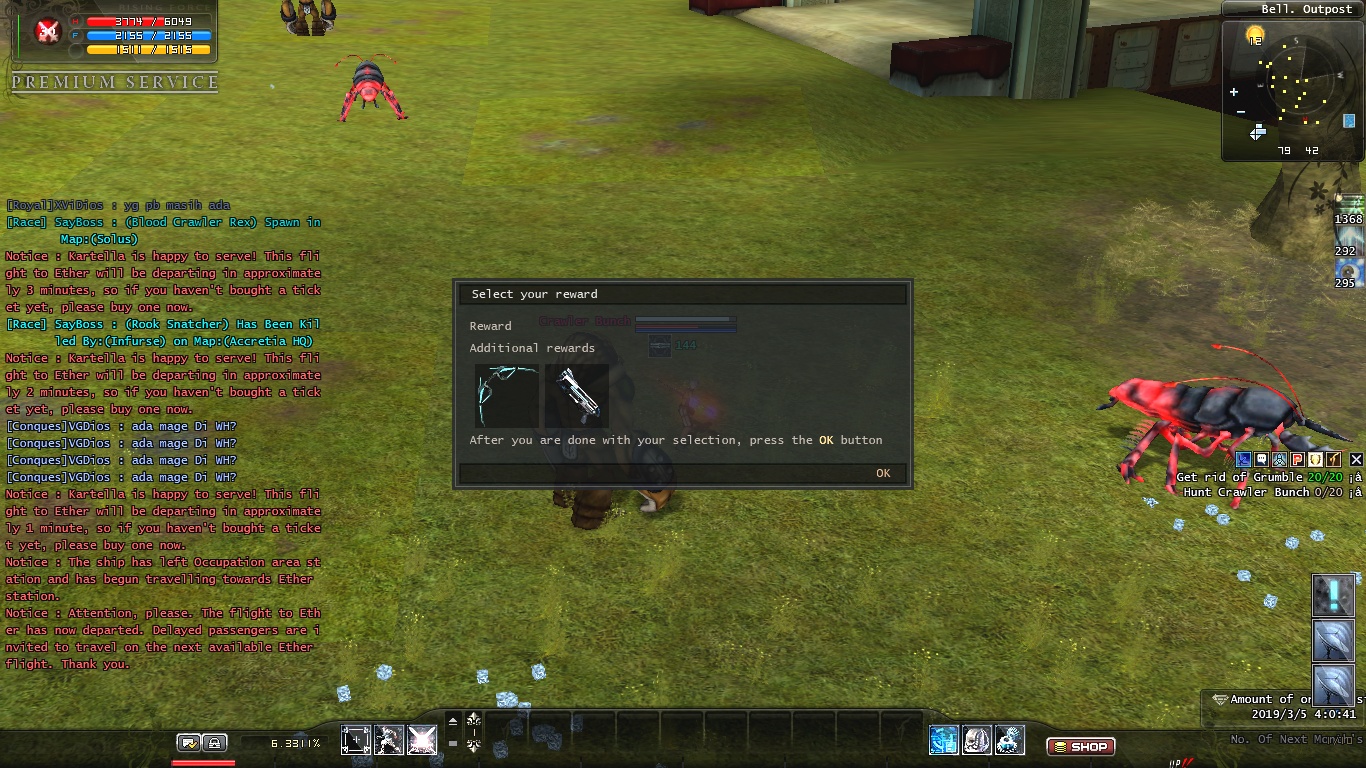Viewport: 1366px width, 768px height.
Task: Switch to the previous hotbar page via up chevron
Action: click(x=473, y=716)
